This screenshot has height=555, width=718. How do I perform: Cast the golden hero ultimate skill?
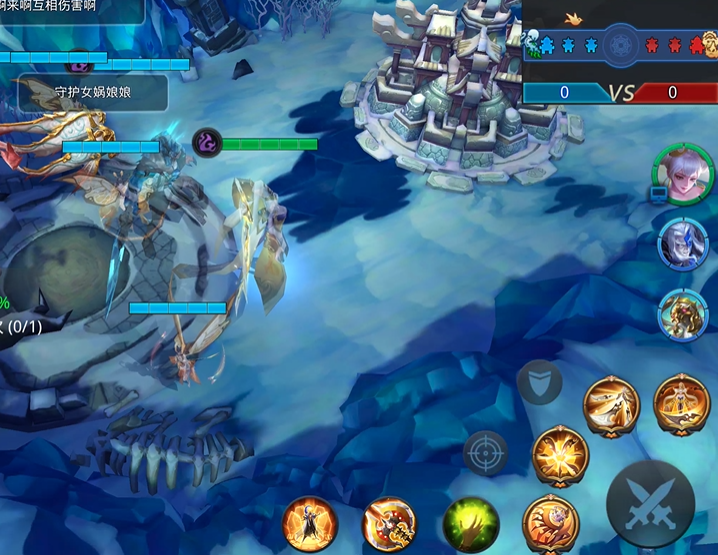pos(681,403)
